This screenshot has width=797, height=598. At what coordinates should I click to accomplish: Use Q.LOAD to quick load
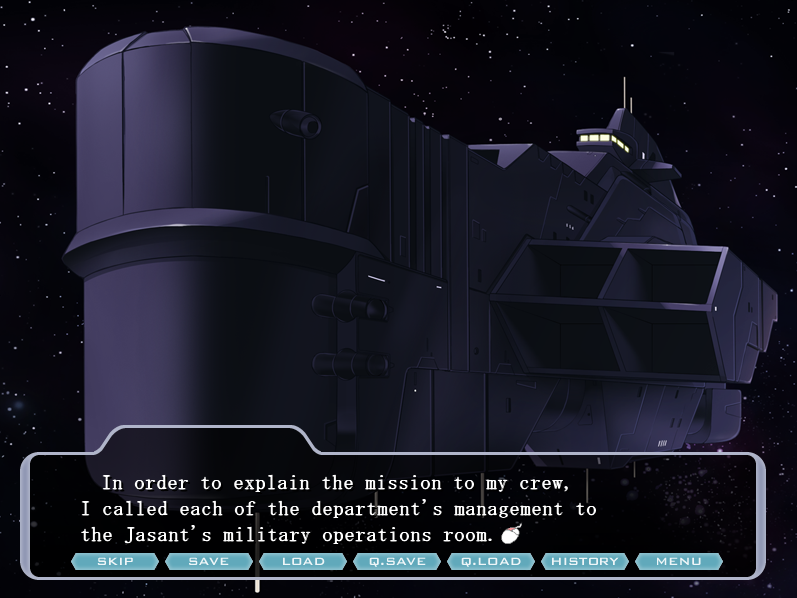pos(491,561)
